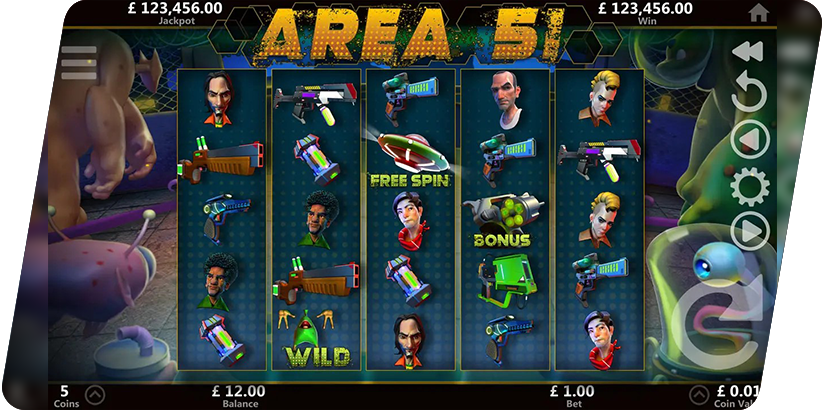This screenshot has width=825, height=410.
Task: Click the double-arrow rewind button
Action: click(748, 52)
